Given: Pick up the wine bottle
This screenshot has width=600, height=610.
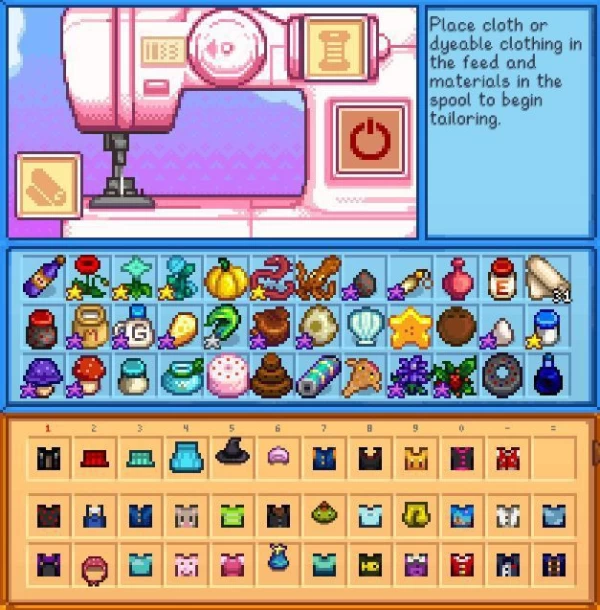Looking at the screenshot, I should (x=45, y=277).
